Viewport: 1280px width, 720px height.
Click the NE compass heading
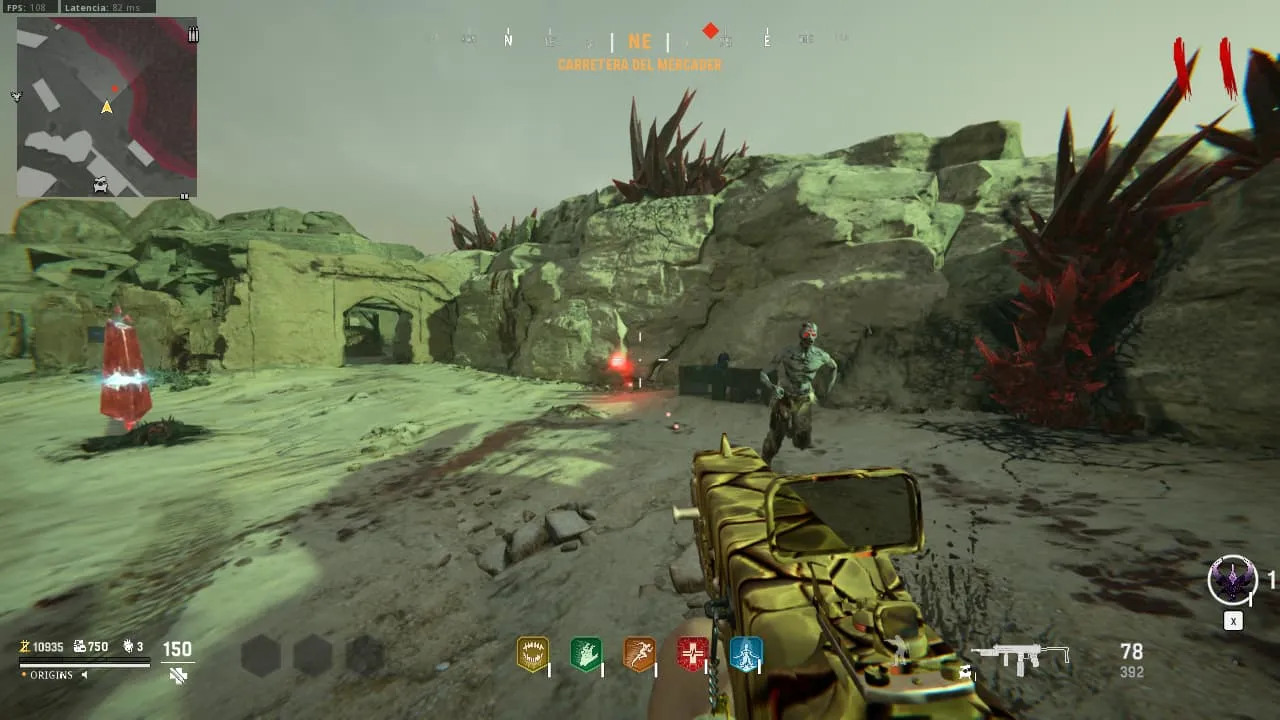point(640,42)
